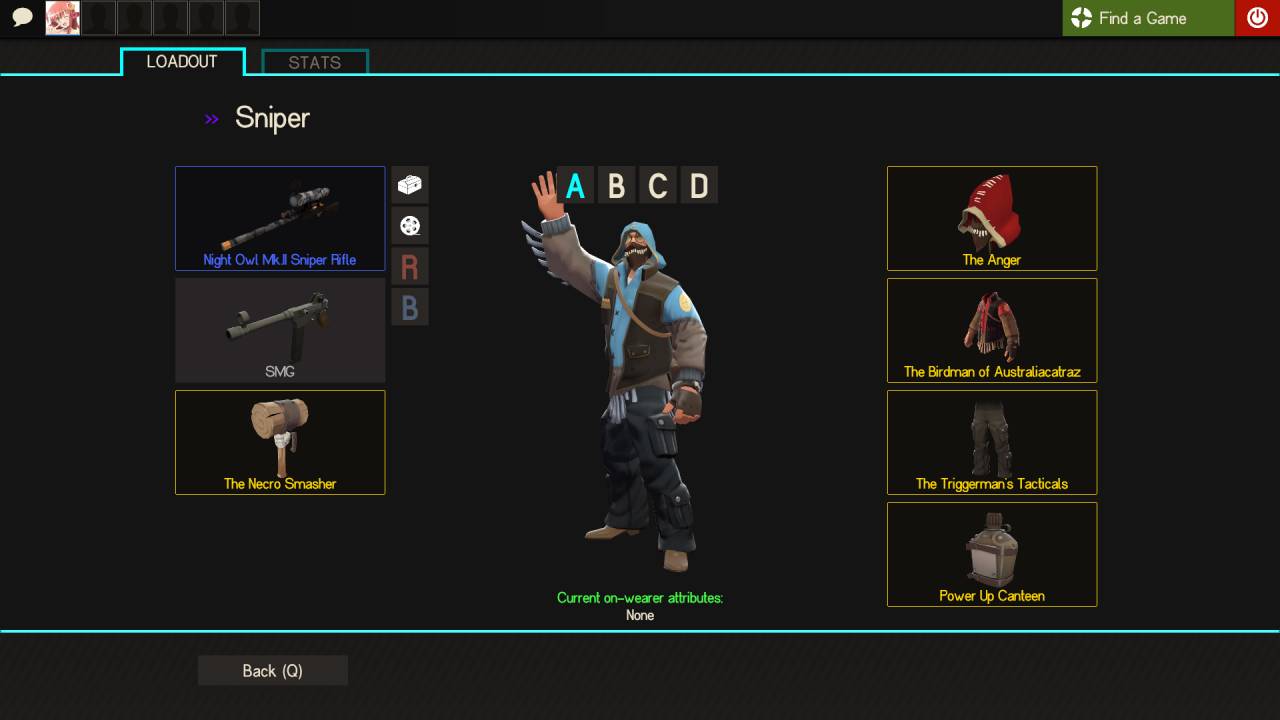Open Find a Game matchmaking
Image resolution: width=1280 pixels, height=720 pixels.
[x=1148, y=18]
